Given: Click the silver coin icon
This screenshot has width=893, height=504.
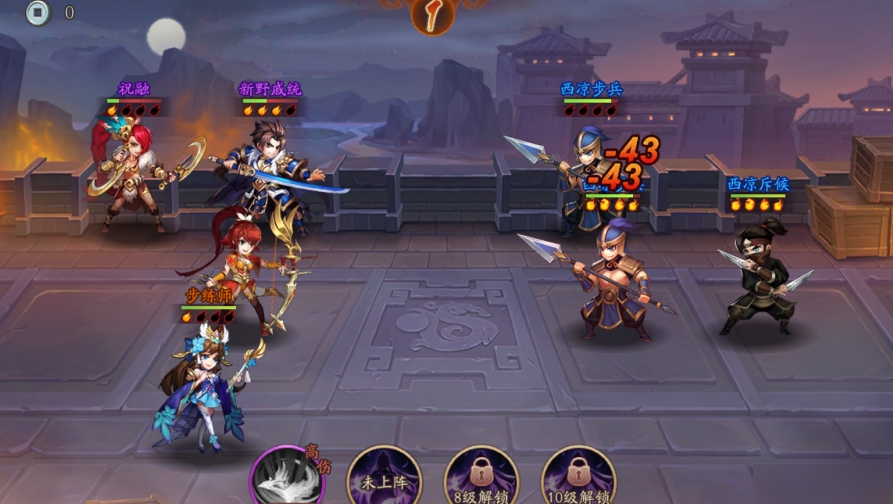Looking at the screenshot, I should pyautogui.click(x=38, y=13).
